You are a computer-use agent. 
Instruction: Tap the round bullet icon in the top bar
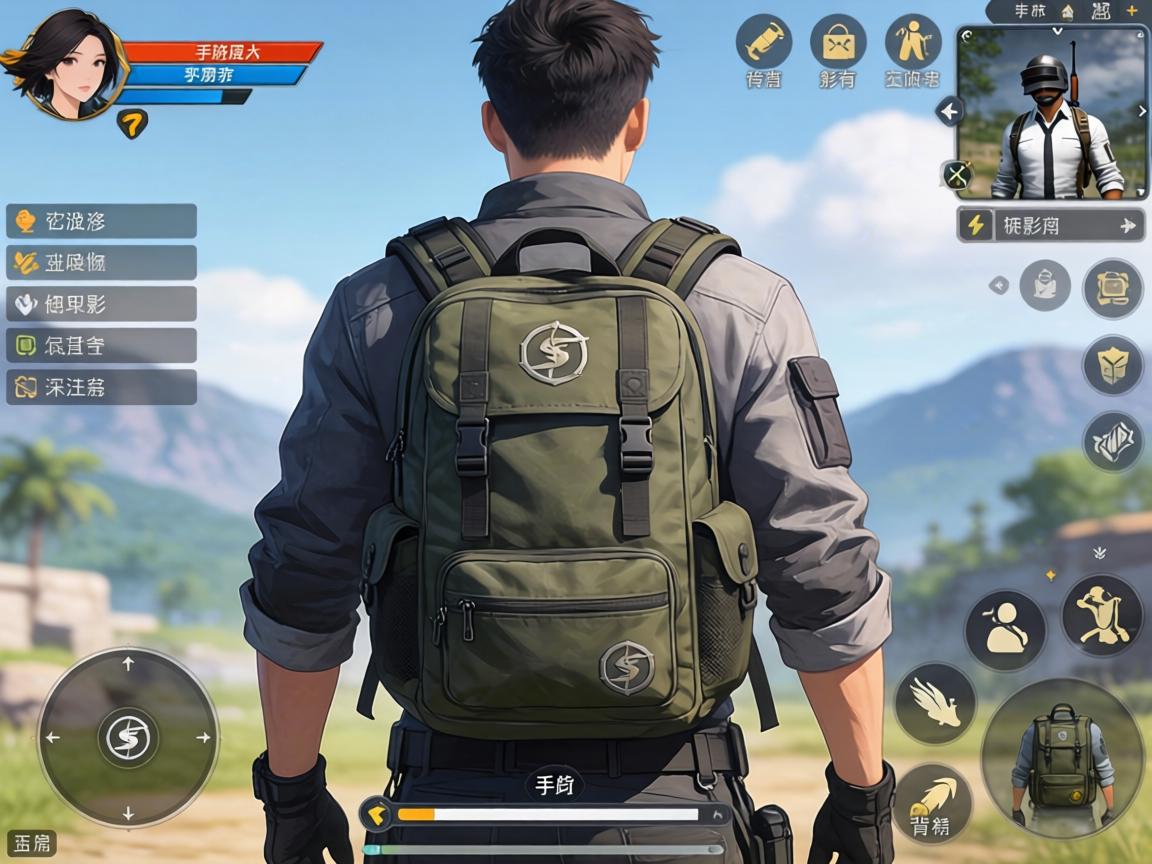click(764, 42)
